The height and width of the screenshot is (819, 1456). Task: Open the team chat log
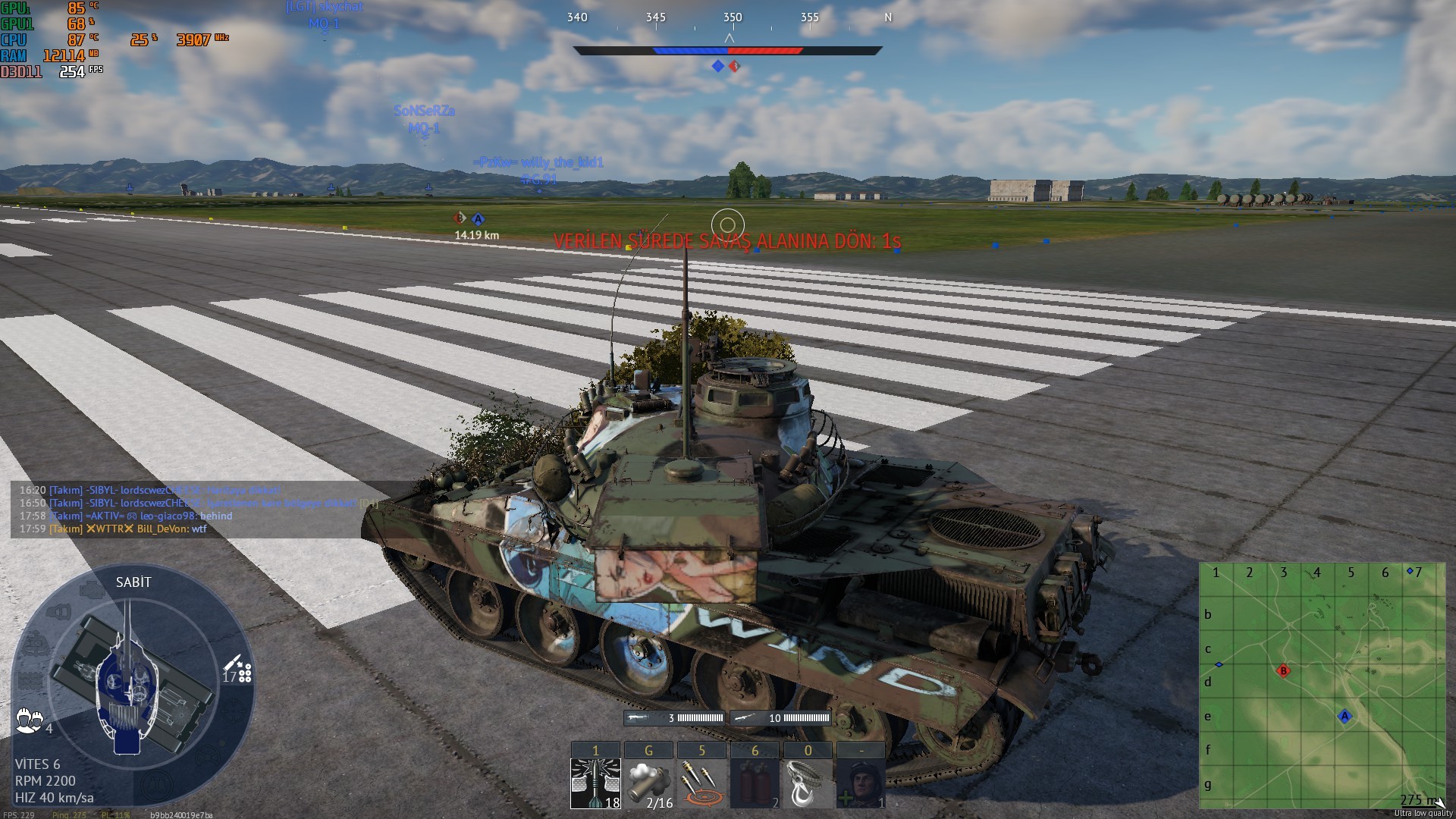pyautogui.click(x=190, y=510)
